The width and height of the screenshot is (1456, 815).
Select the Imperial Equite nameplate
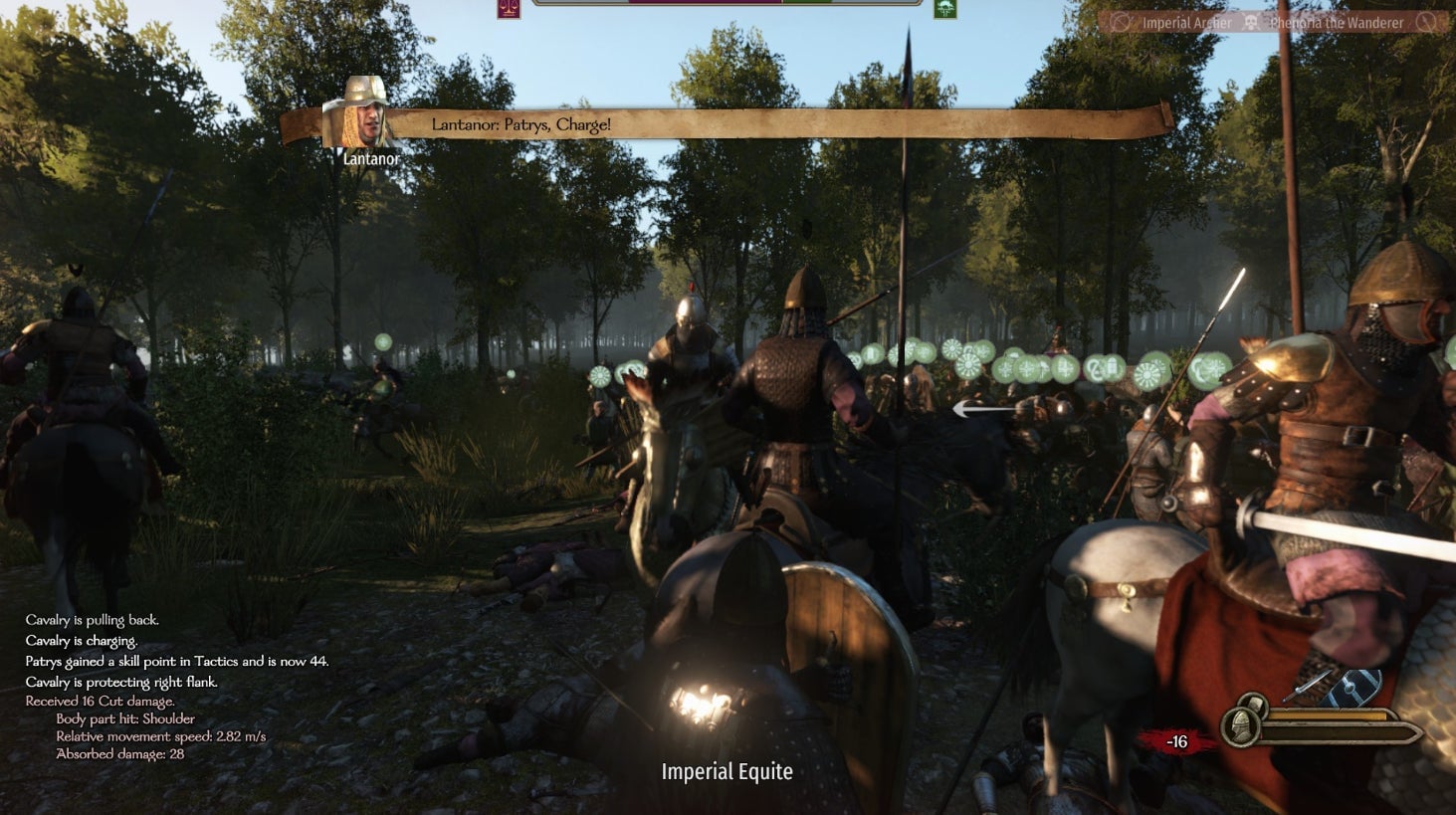[728, 771]
